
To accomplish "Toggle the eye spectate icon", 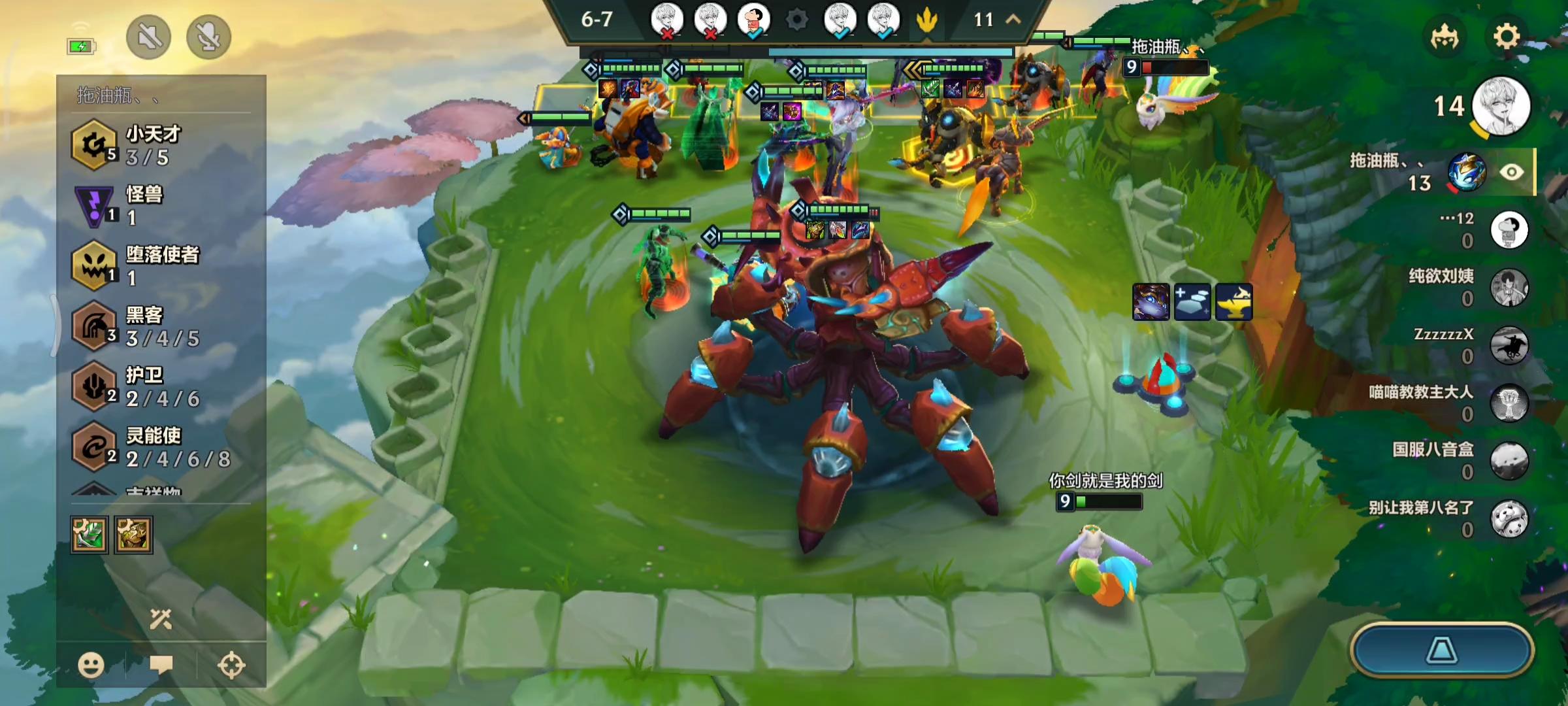I will tap(1511, 172).
